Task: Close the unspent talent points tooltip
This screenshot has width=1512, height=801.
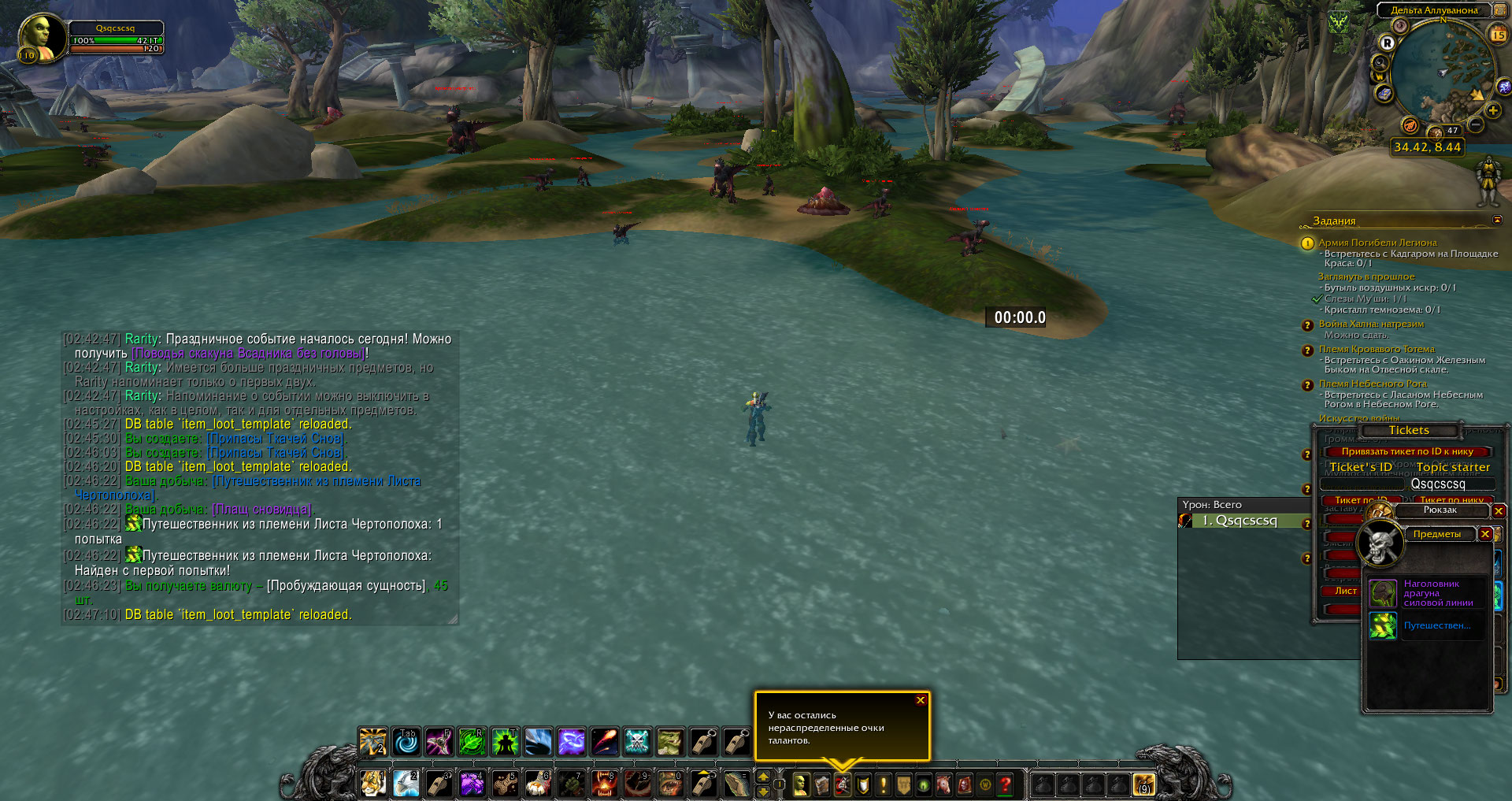Action: 921,700
